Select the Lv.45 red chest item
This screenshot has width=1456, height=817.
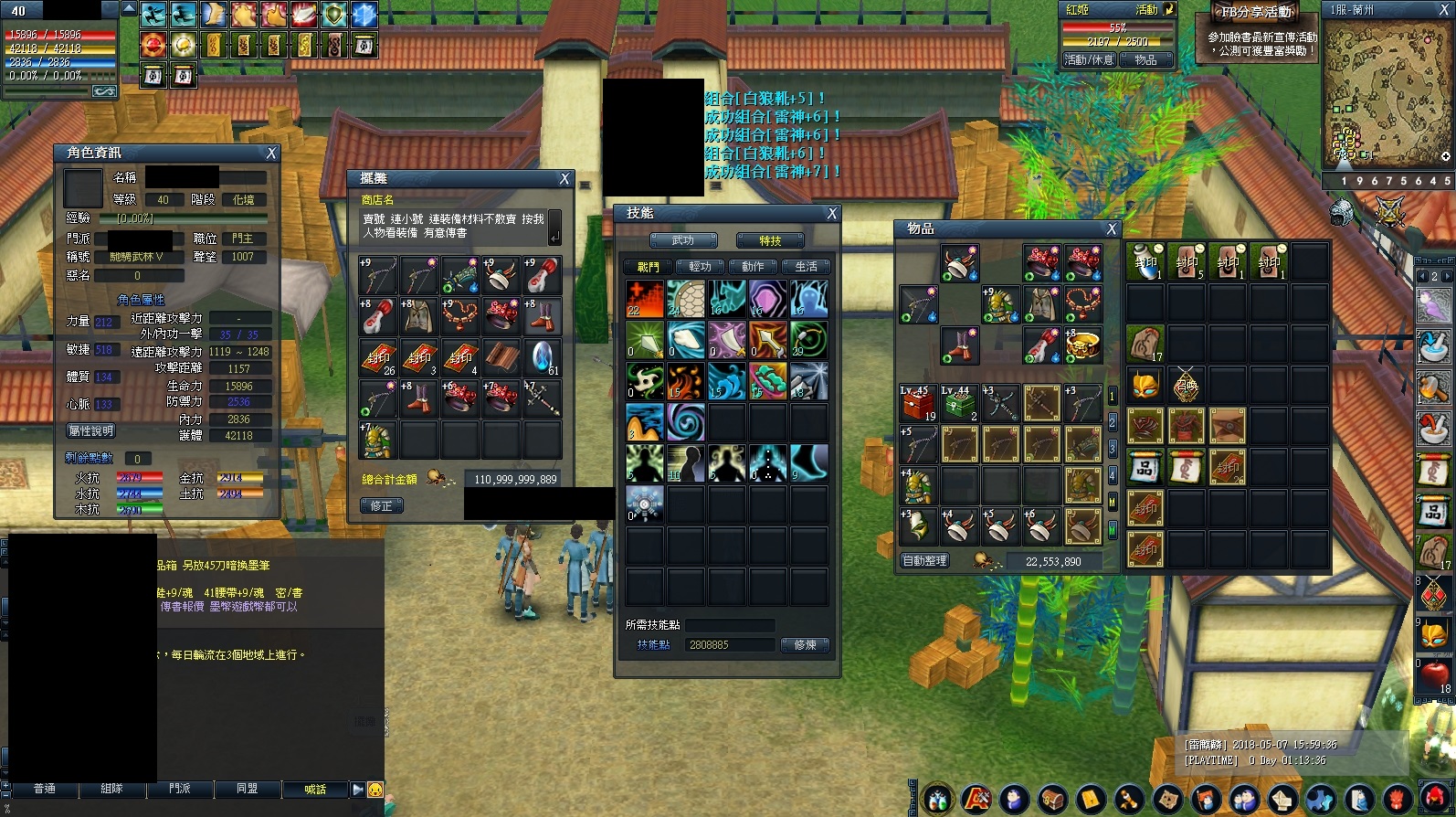point(917,403)
